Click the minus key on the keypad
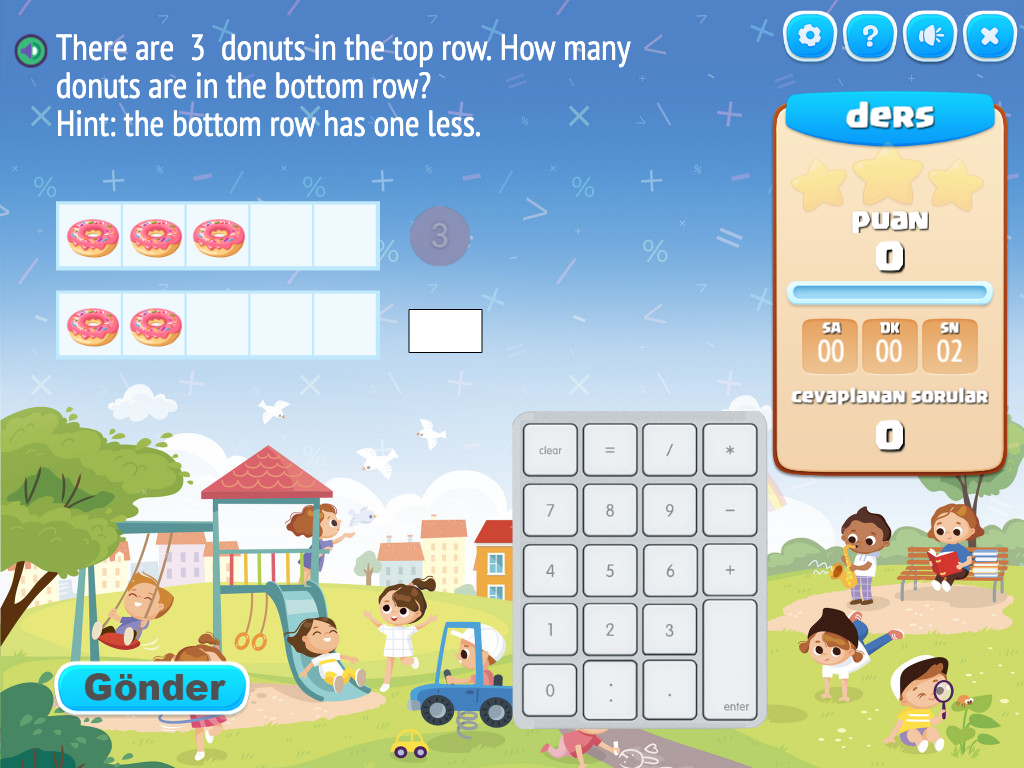Viewport: 1024px width, 768px height. tap(730, 511)
